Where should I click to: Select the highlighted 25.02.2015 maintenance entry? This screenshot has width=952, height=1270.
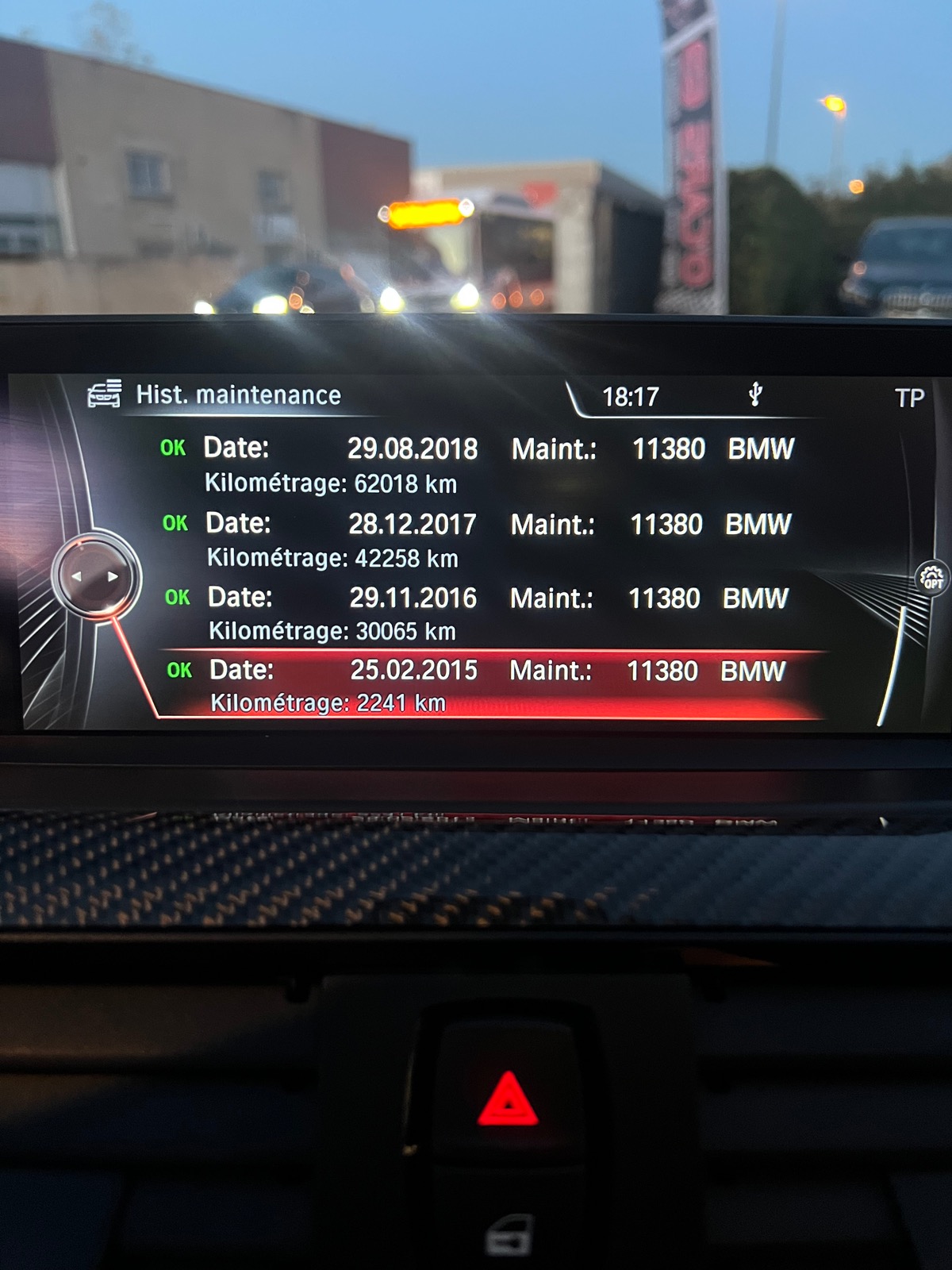coord(476,685)
